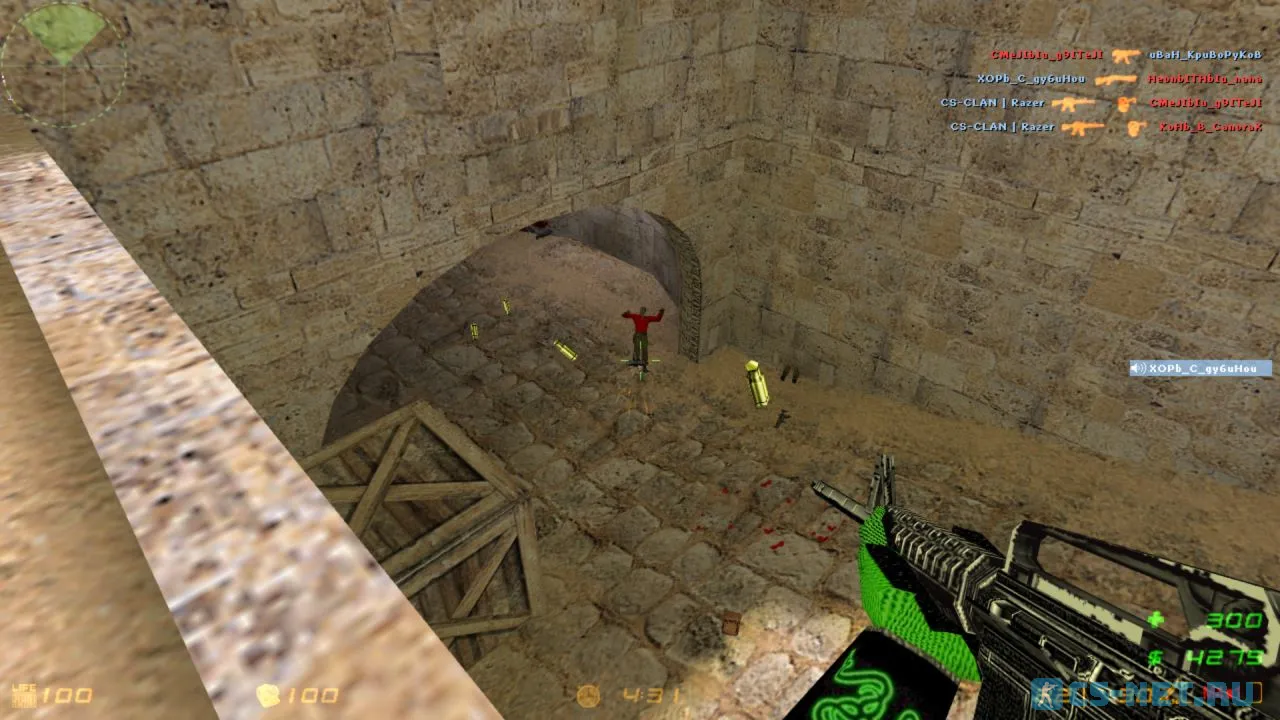Click the headshot skull icon in the kill feed
Image resolution: width=1280 pixels, height=720 pixels.
point(1126,103)
